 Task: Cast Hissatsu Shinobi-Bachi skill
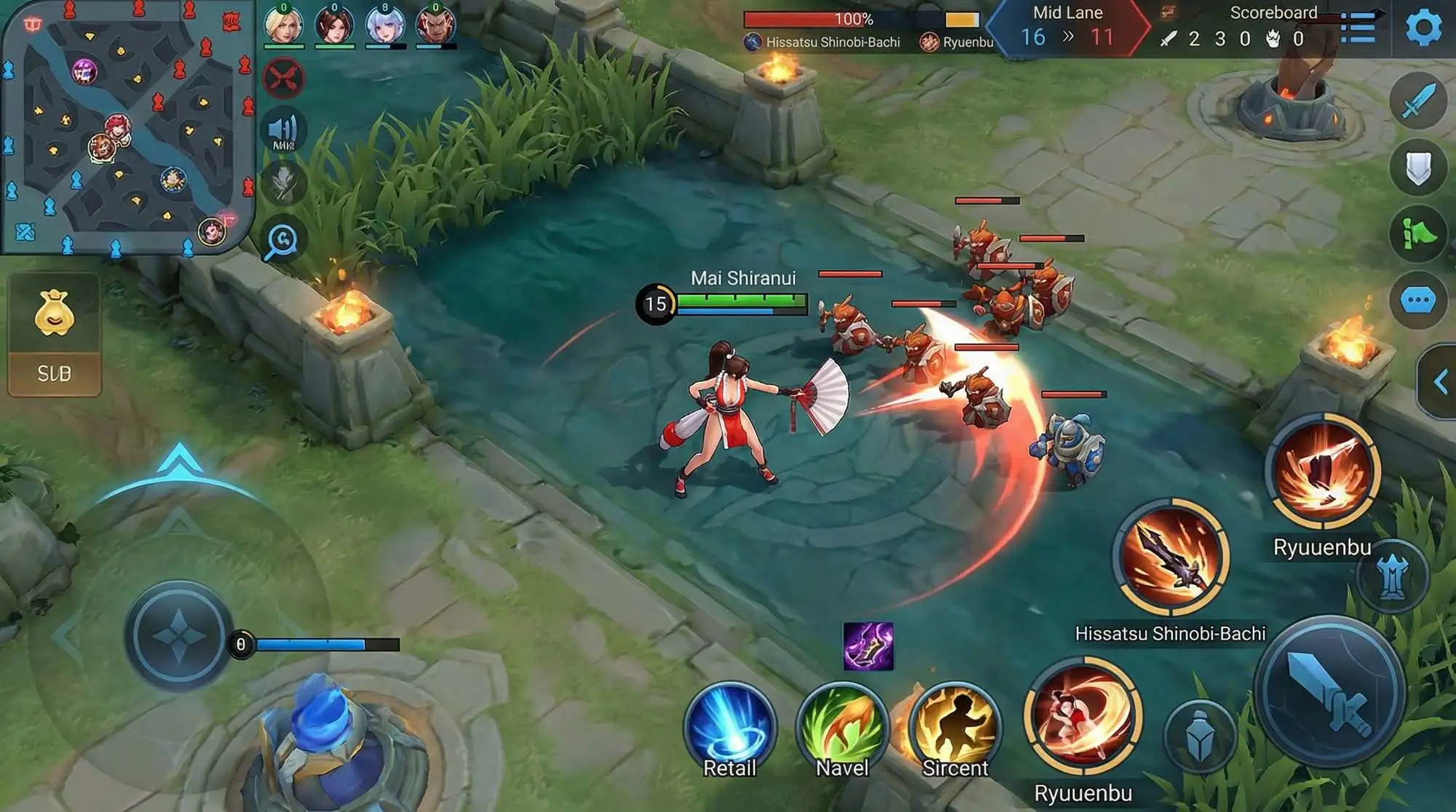point(1171,557)
